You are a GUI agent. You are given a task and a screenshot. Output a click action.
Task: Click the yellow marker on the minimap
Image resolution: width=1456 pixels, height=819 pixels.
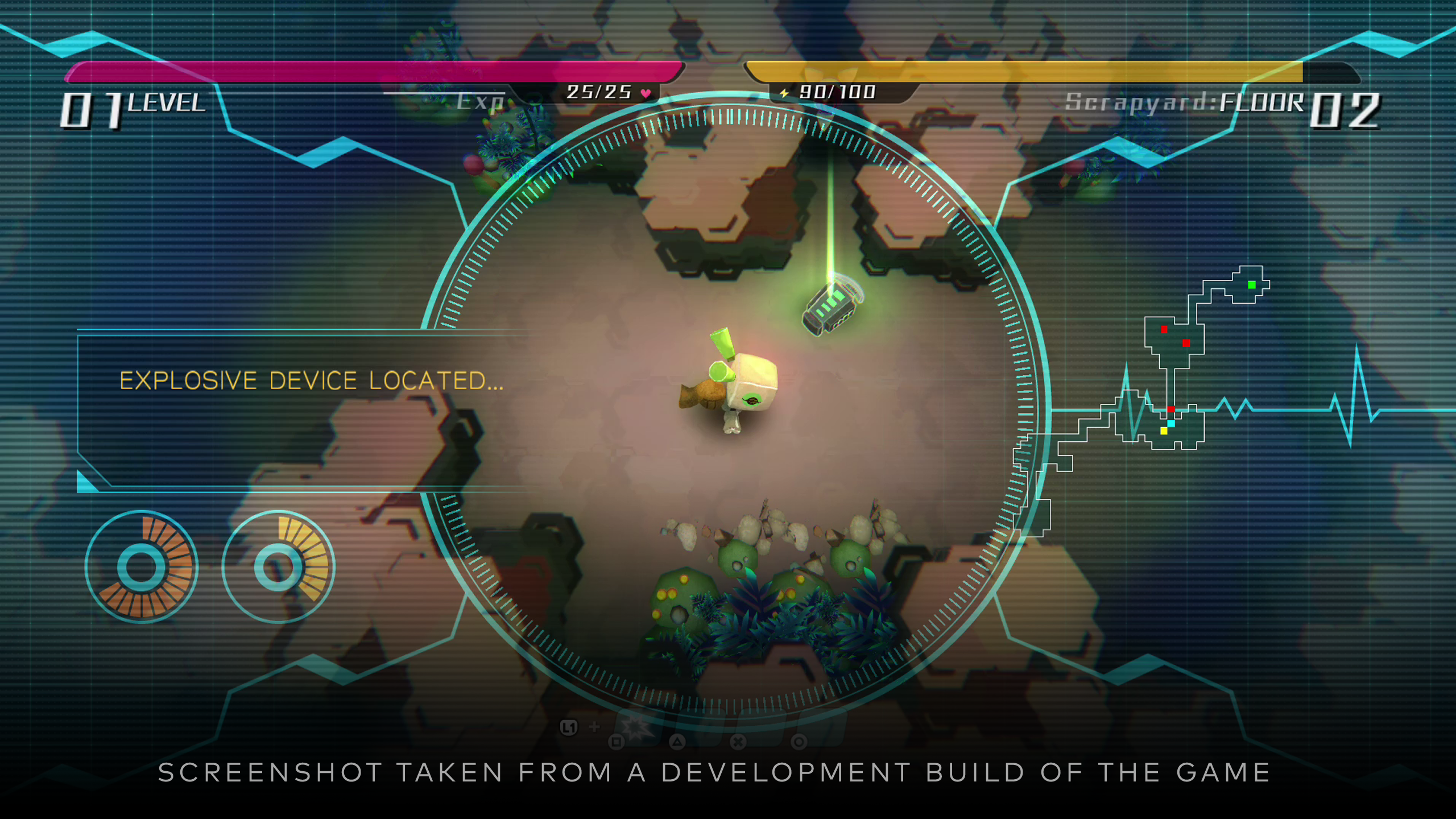click(x=1164, y=431)
